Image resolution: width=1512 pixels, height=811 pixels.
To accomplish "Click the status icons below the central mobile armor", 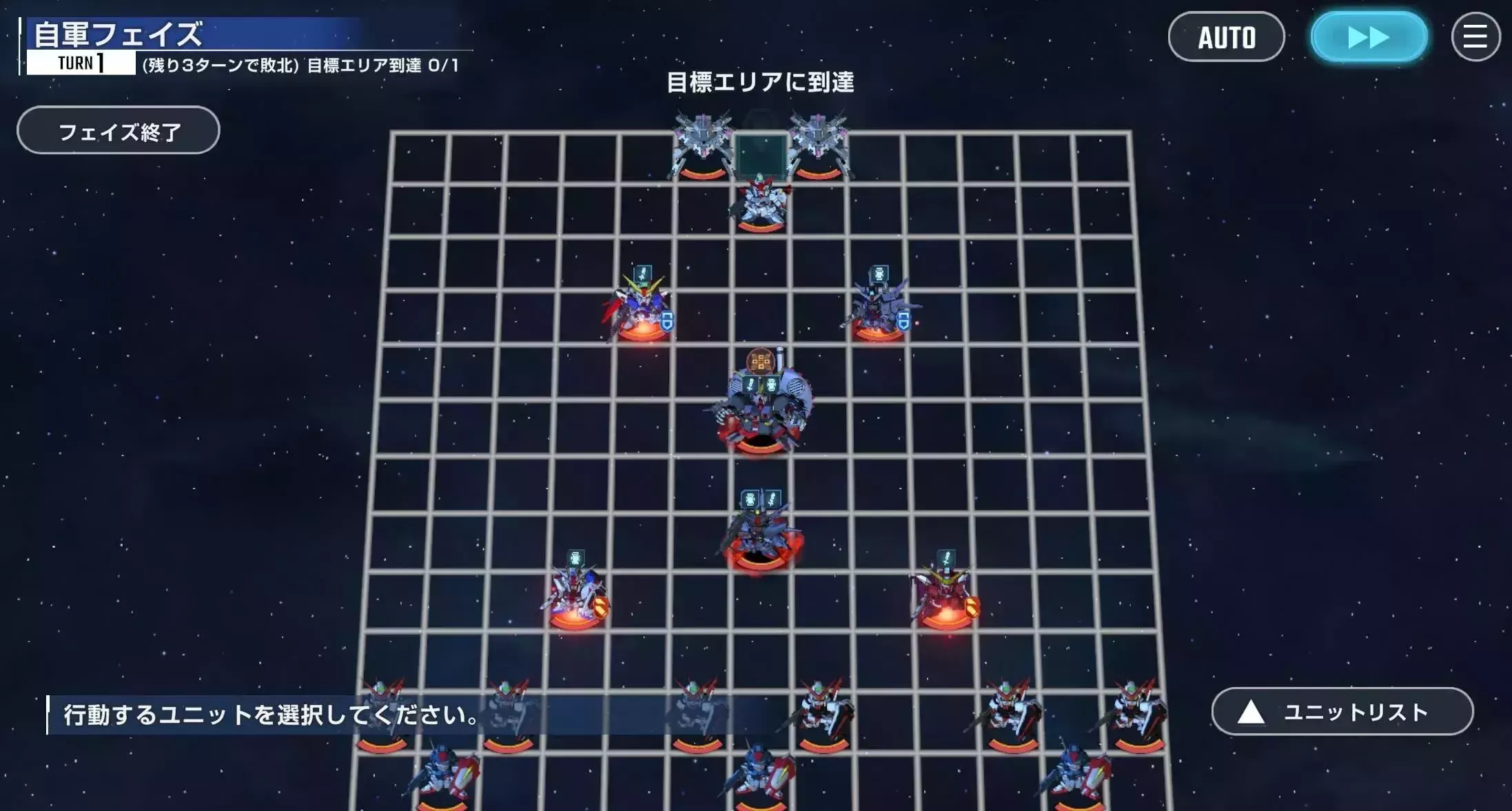I will [x=761, y=384].
